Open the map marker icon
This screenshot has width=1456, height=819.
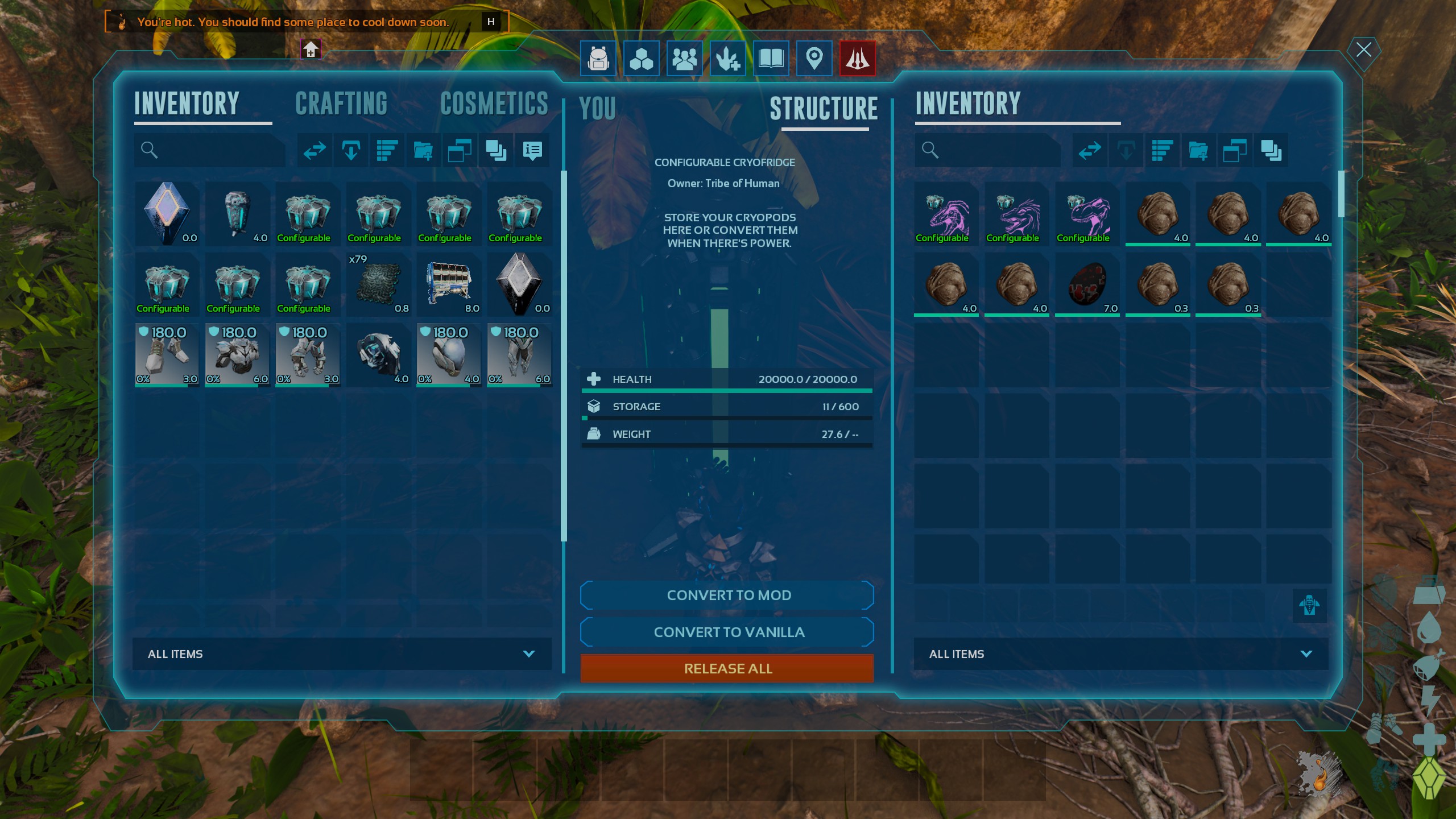click(813, 59)
